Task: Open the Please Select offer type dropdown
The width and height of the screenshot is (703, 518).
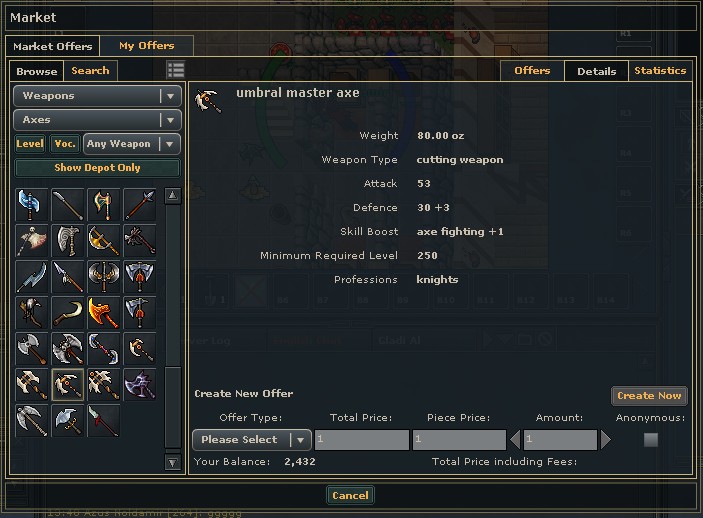Action: pyautogui.click(x=251, y=440)
